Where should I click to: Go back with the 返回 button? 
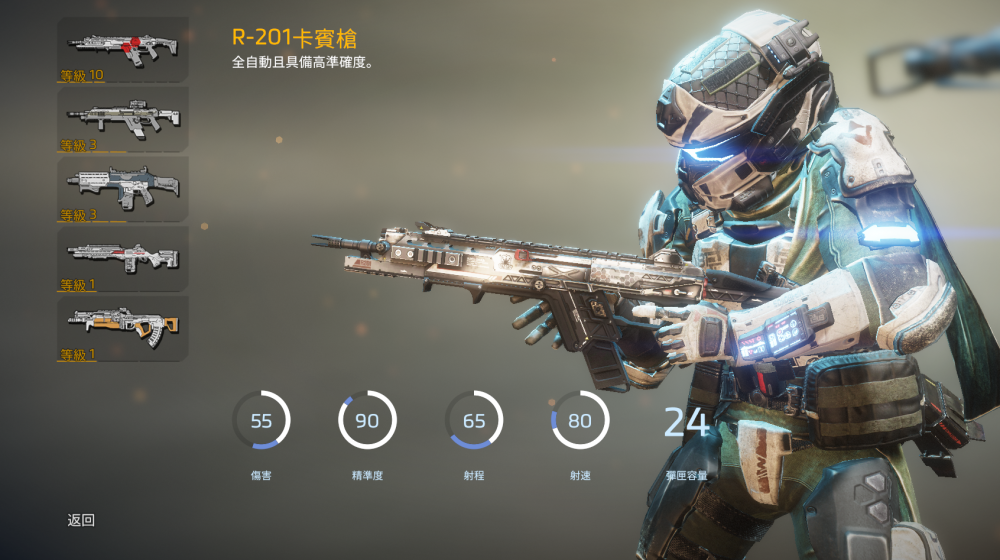click(81, 520)
